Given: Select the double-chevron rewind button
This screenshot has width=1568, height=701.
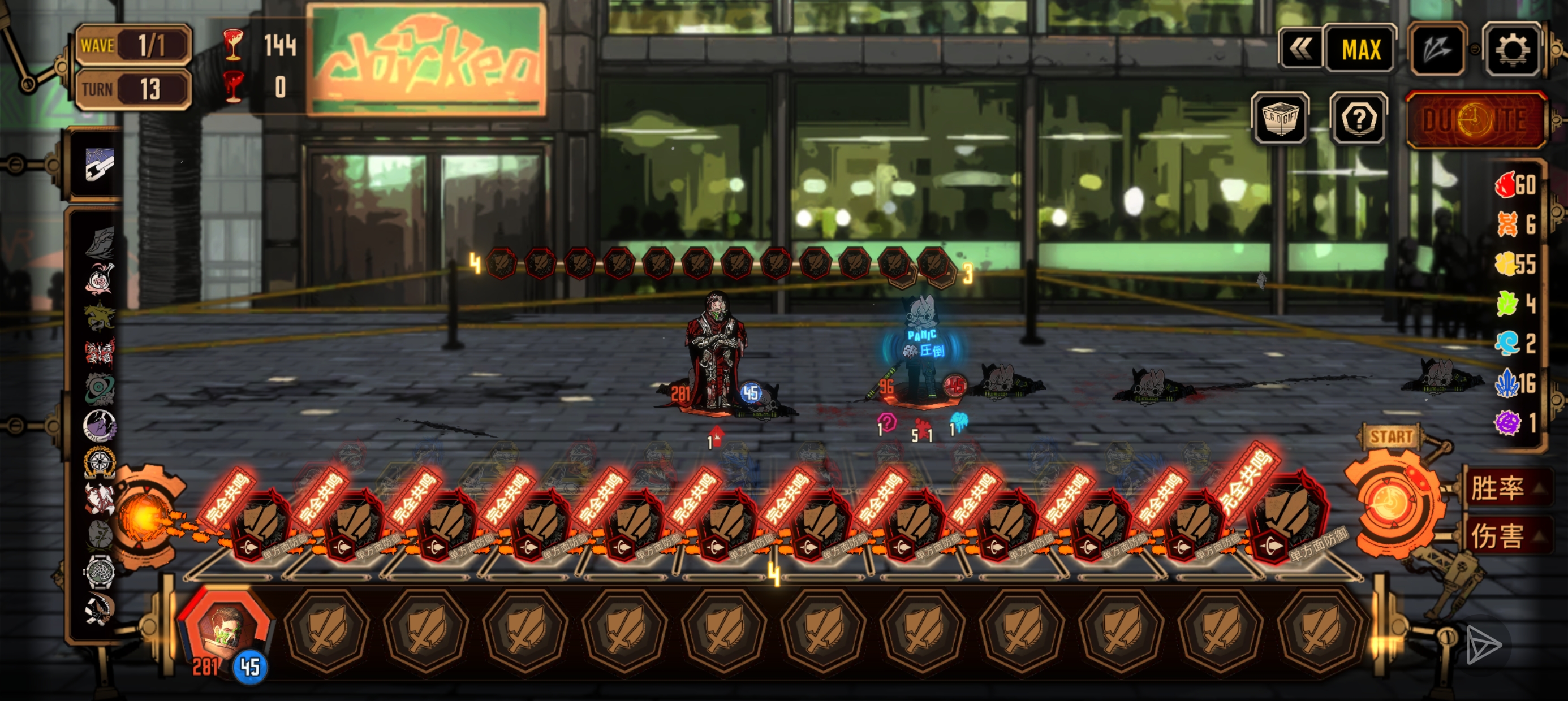Looking at the screenshot, I should (x=1301, y=49).
